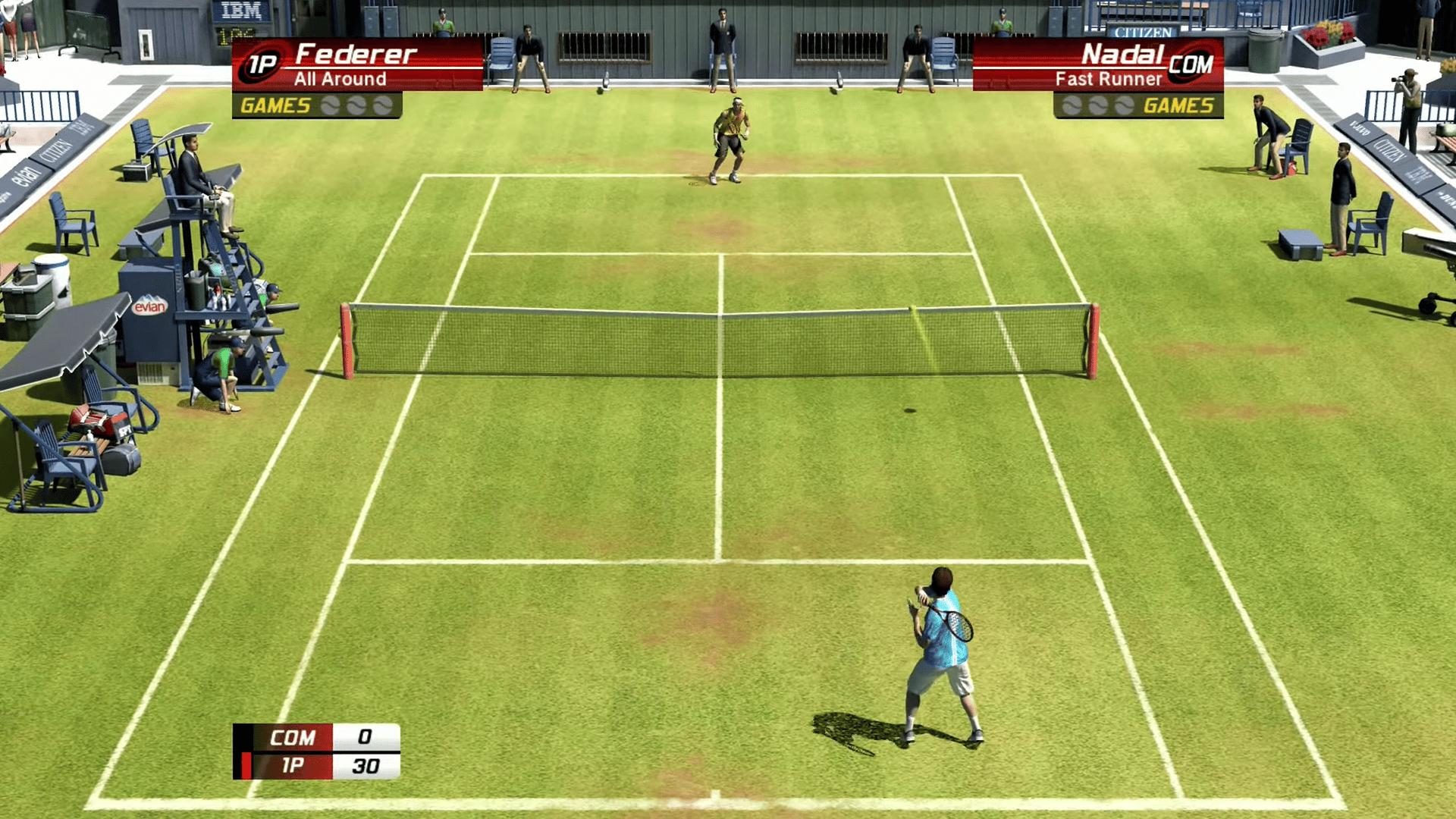
Task: Toggle the red marker next to 1P score row
Action: coord(248,766)
